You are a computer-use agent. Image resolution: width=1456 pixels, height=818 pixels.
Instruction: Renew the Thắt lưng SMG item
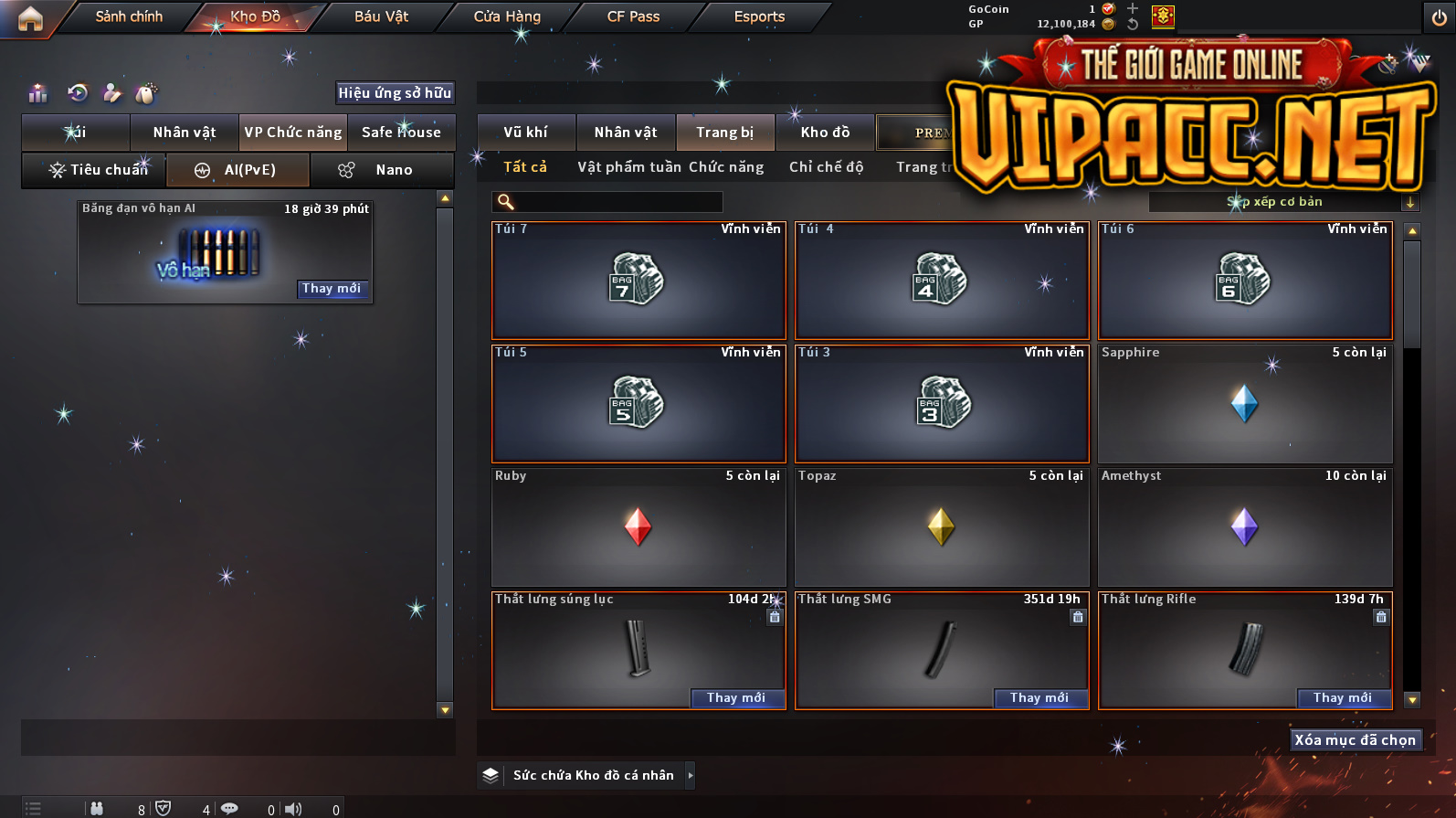tap(1039, 698)
